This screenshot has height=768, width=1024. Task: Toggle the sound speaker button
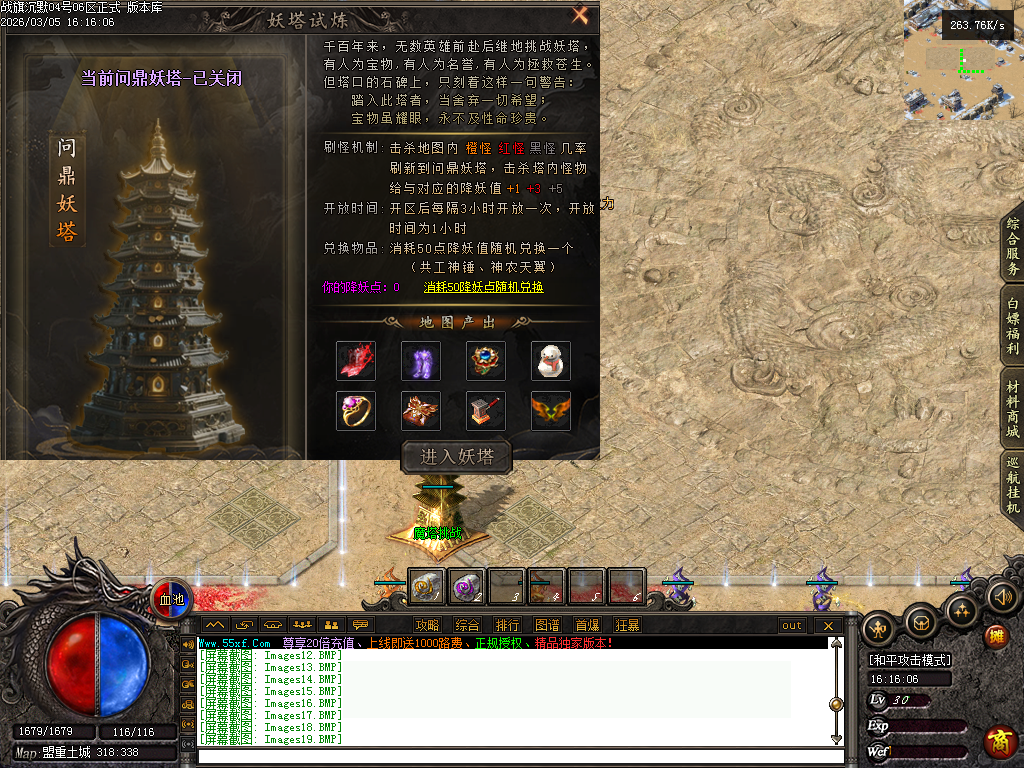(1002, 597)
